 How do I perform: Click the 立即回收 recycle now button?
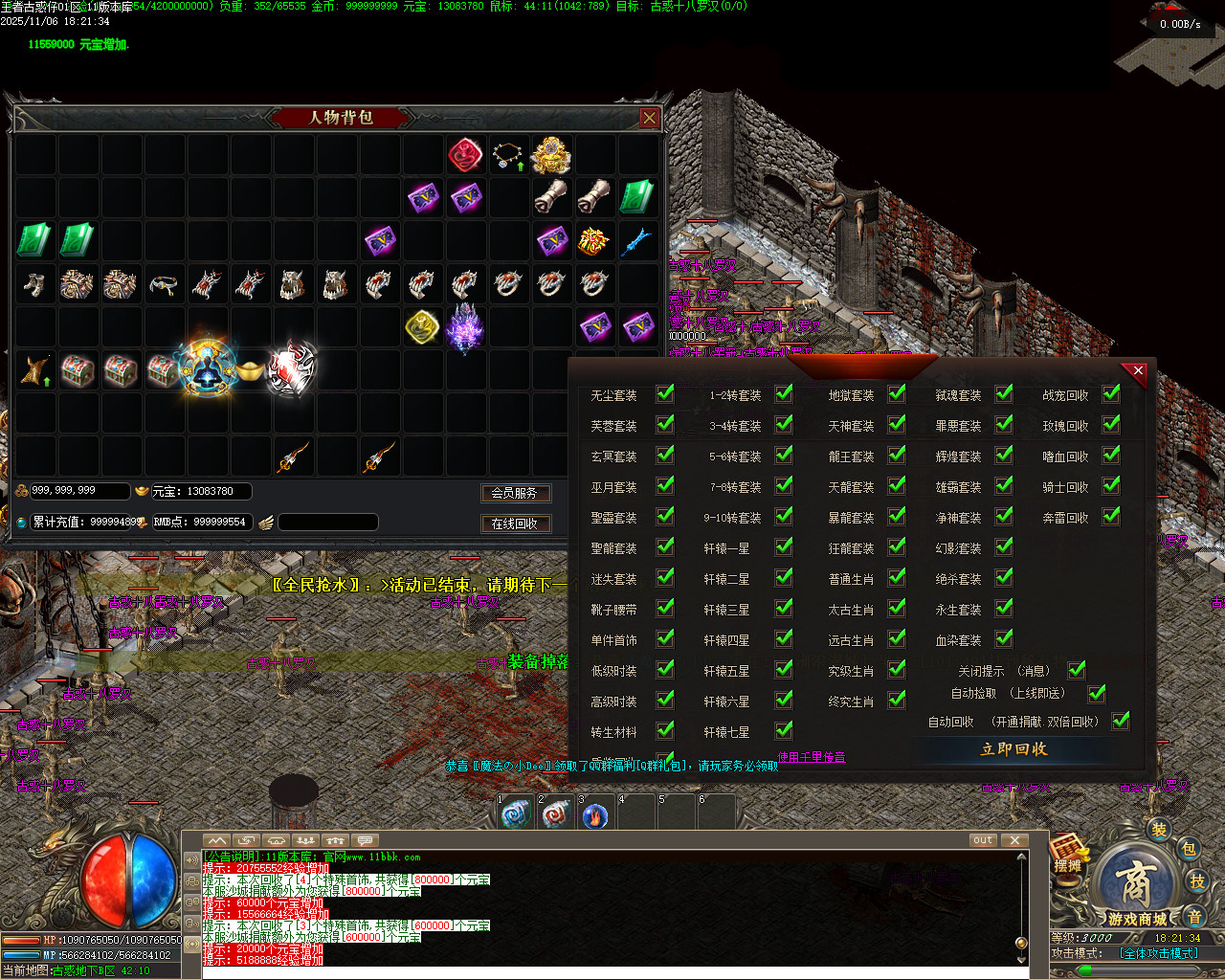coord(1013,749)
